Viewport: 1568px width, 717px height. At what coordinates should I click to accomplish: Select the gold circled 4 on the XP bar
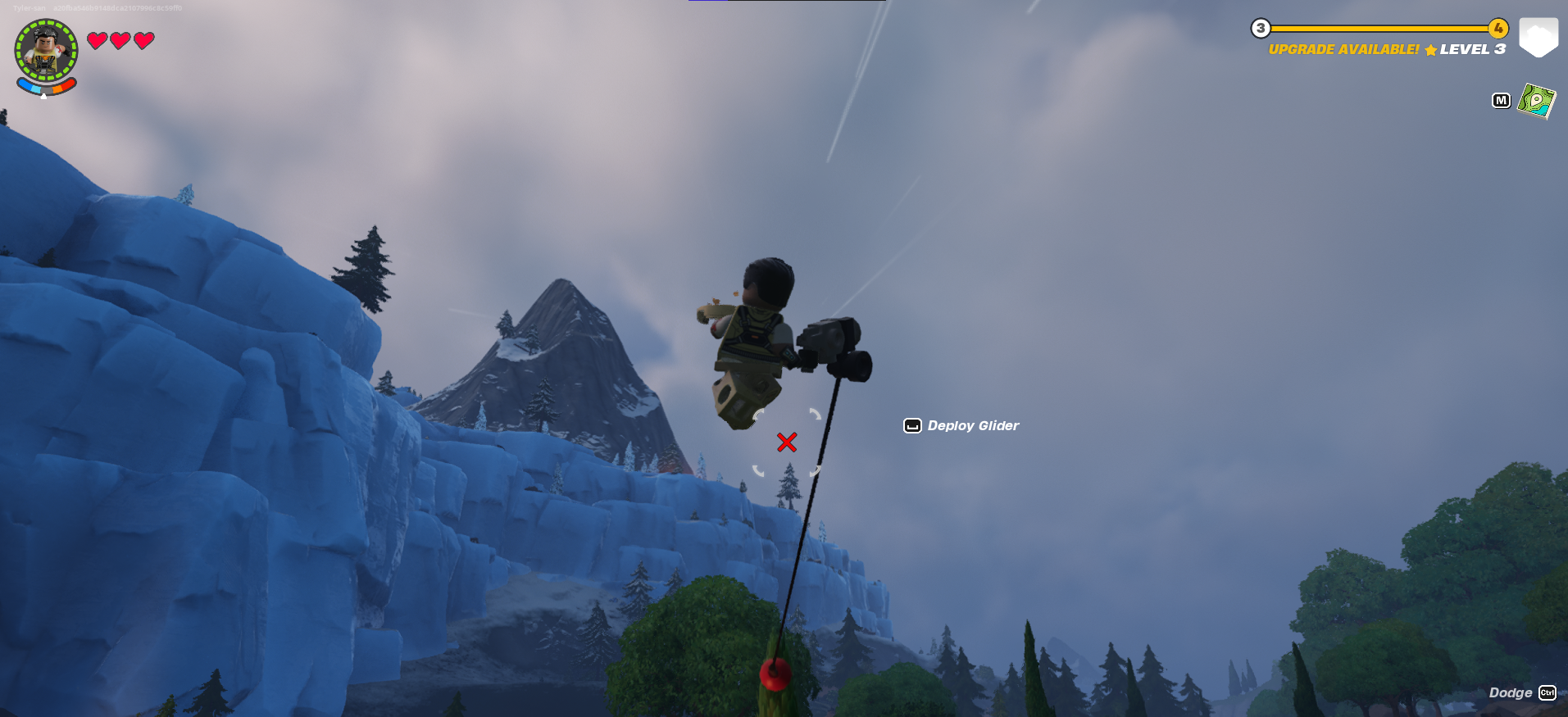[1500, 27]
